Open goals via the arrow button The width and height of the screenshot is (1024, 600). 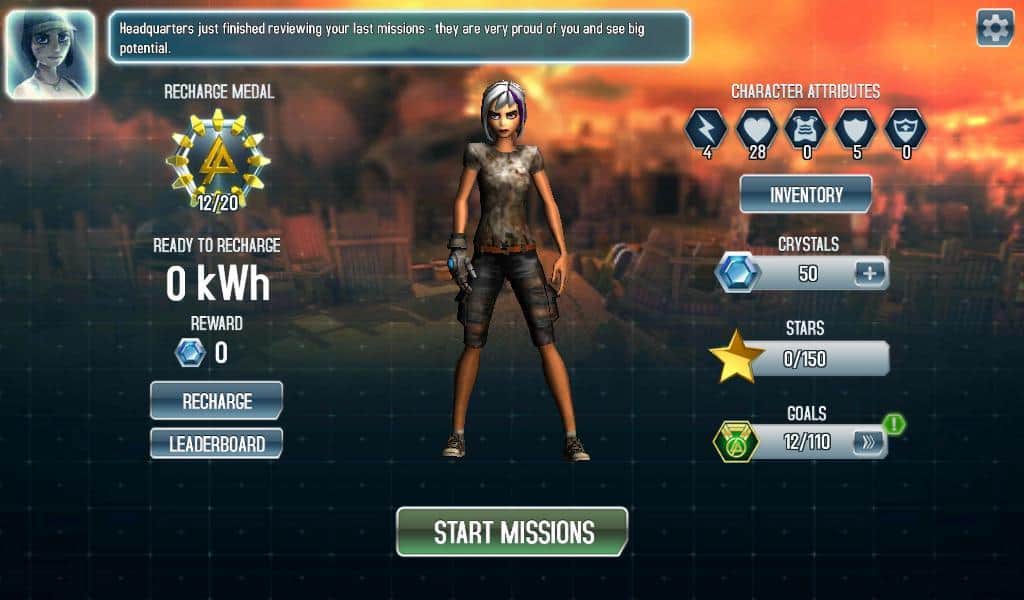tap(868, 442)
